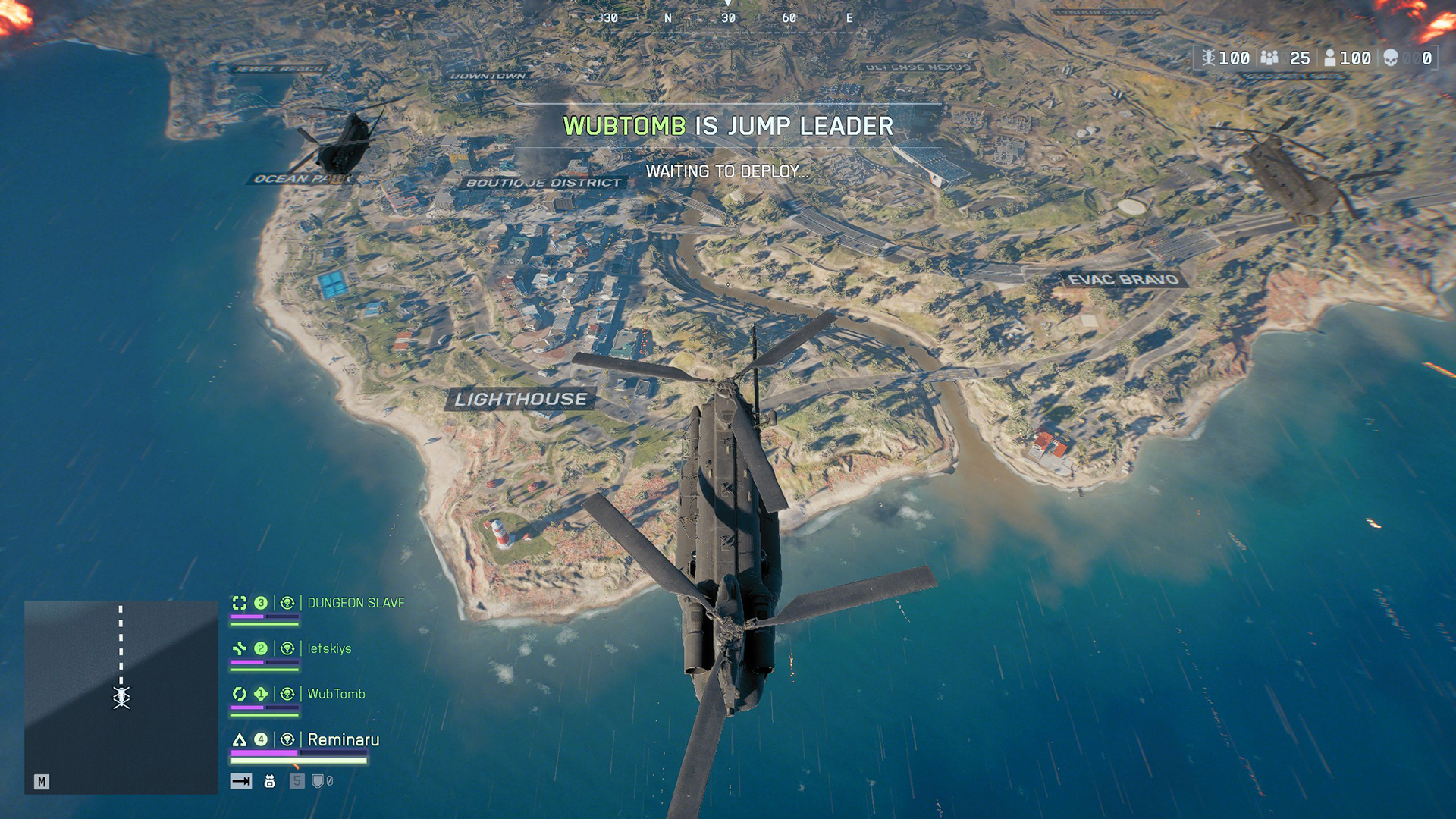The height and width of the screenshot is (819, 1456).
Task: Click the backpack icon below squad list
Action: (x=269, y=781)
